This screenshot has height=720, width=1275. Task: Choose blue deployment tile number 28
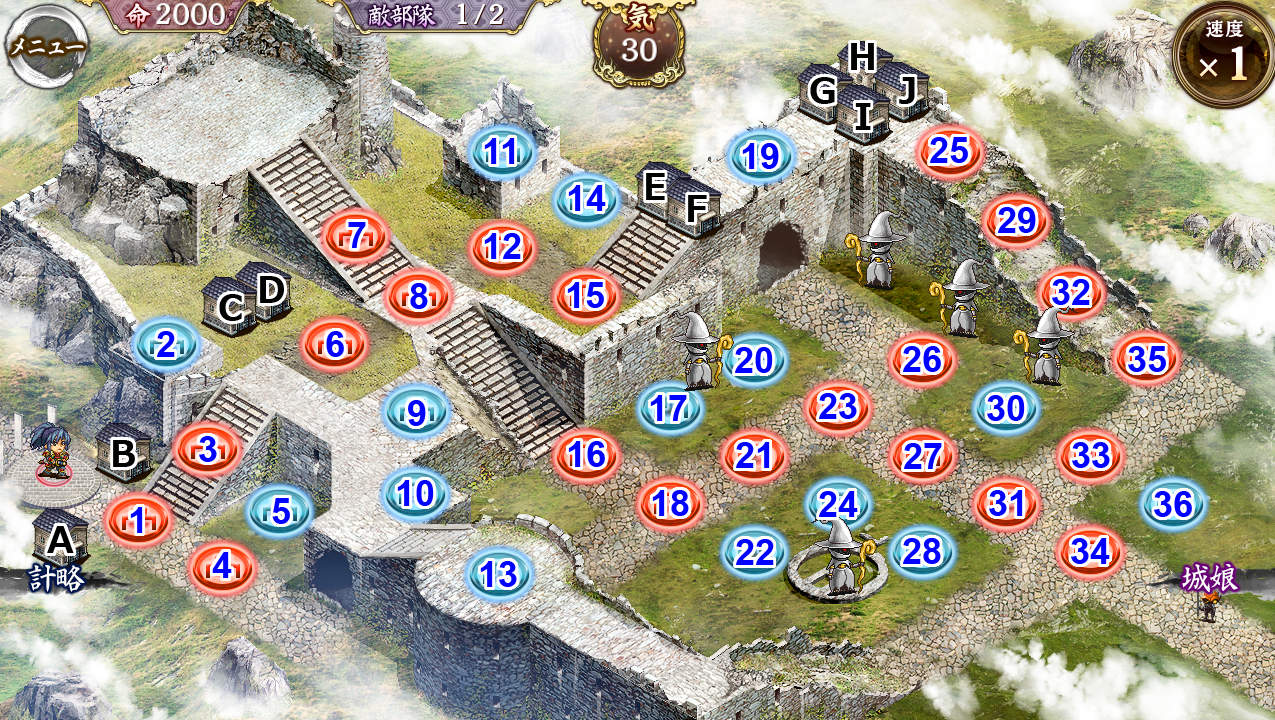point(922,551)
